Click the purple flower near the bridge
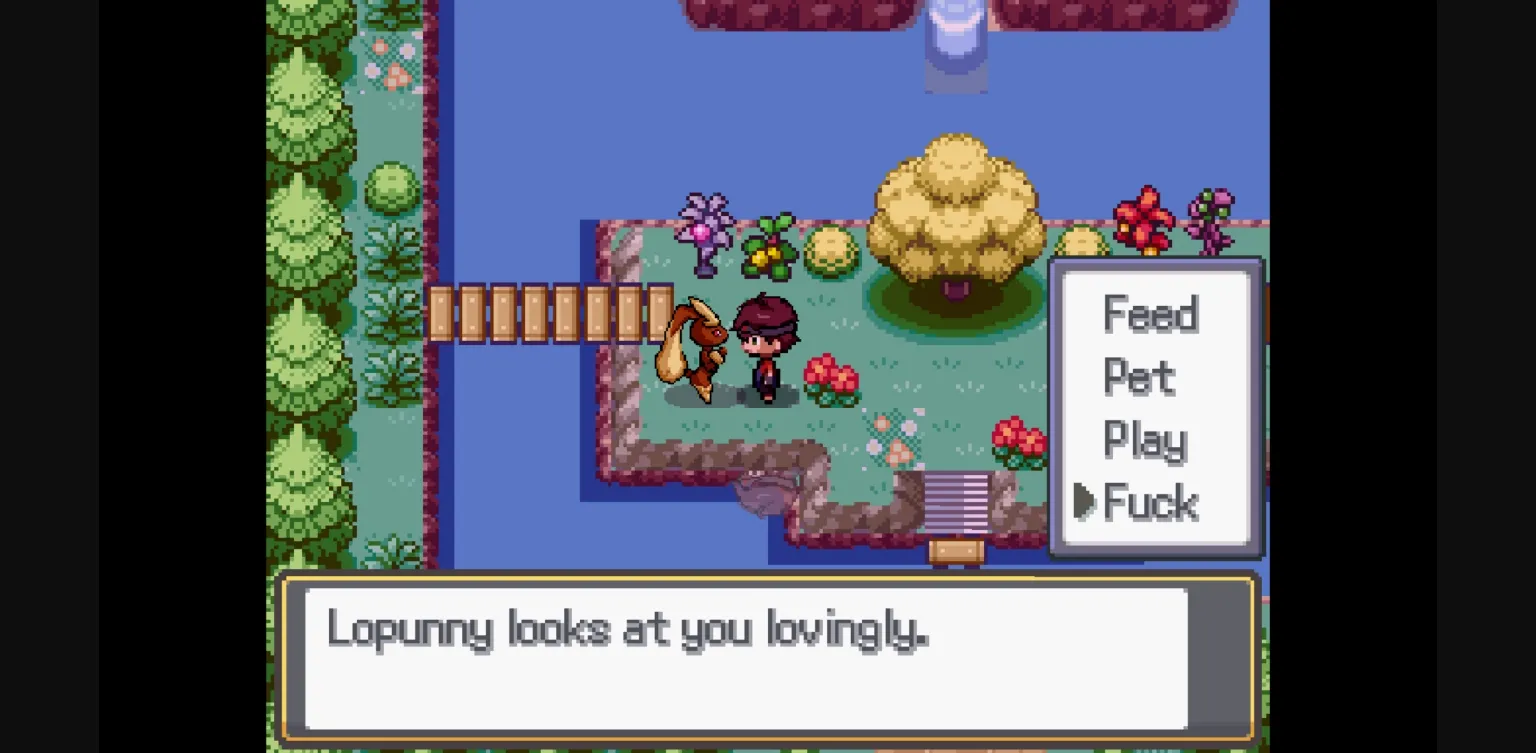 point(705,230)
